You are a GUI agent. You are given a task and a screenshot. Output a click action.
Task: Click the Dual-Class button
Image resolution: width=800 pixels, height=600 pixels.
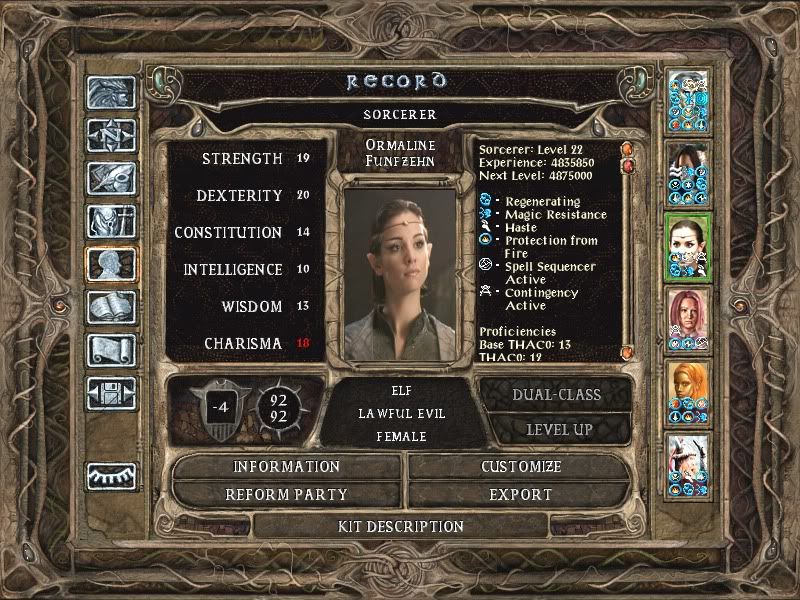click(x=557, y=394)
